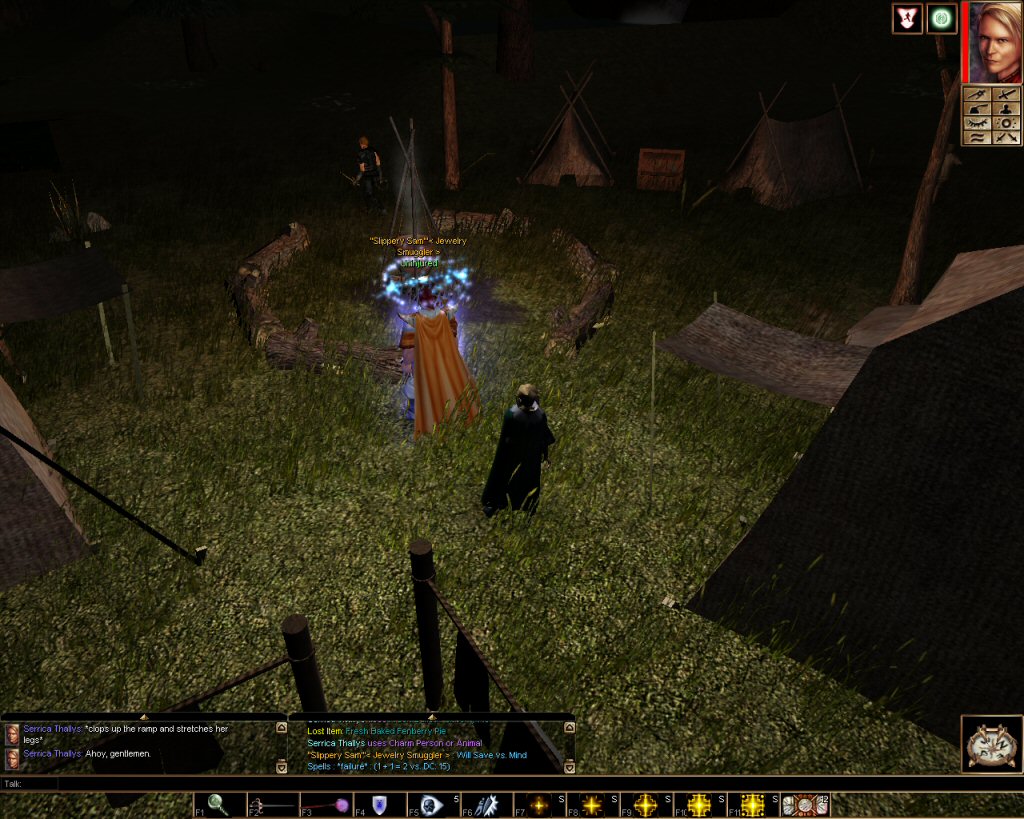This screenshot has height=819, width=1024.
Task: Click the glowing green spell effect icon
Action: click(941, 19)
